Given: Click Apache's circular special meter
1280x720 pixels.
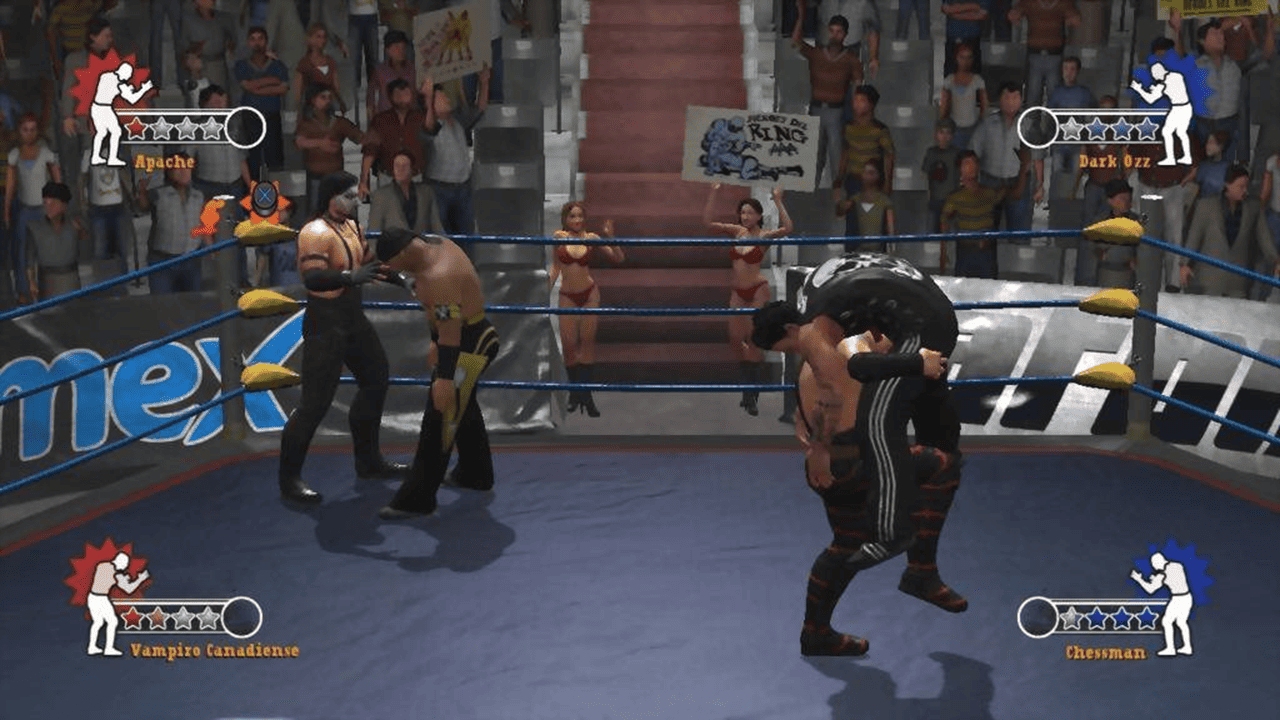Looking at the screenshot, I should (245, 127).
